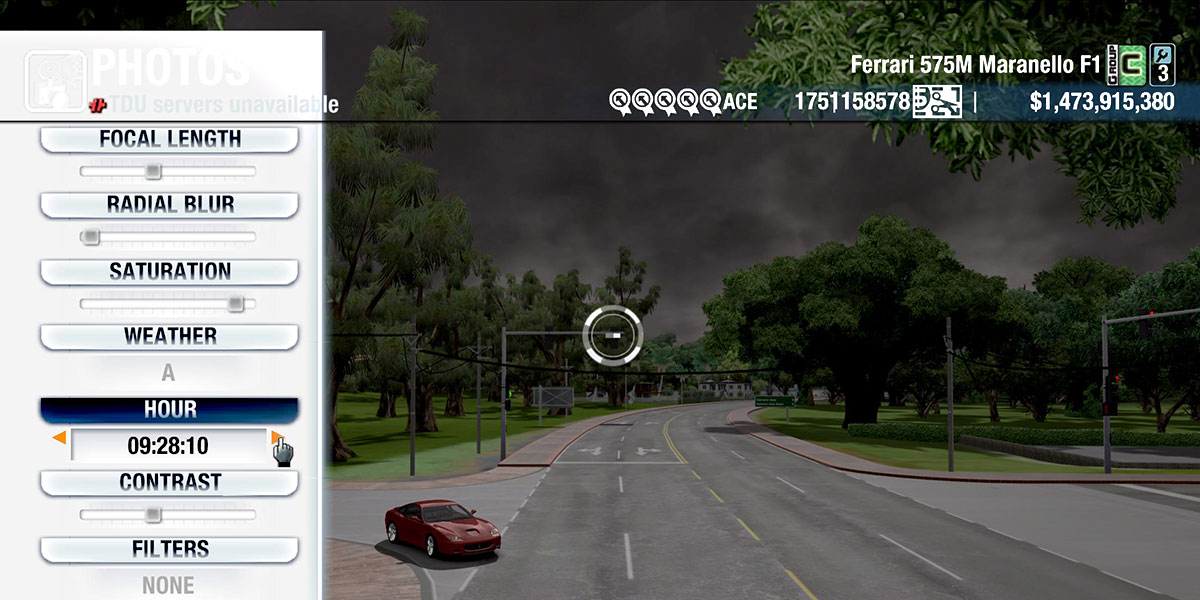Click the Saturation slider handle

click(x=235, y=303)
